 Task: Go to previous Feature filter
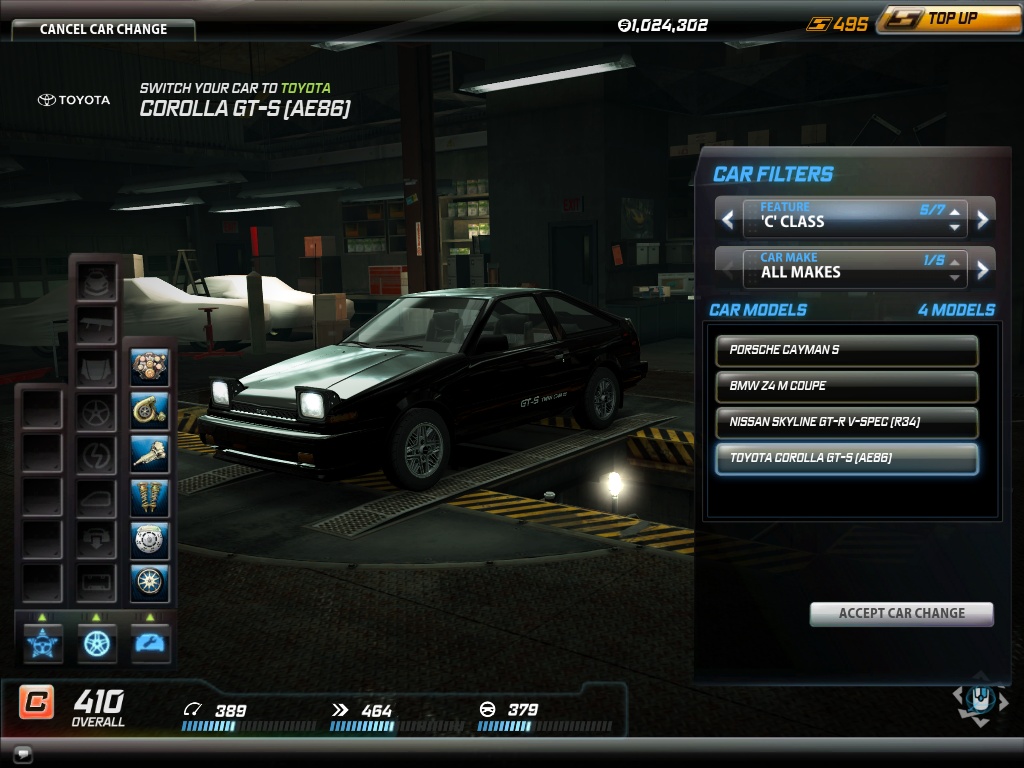pyautogui.click(x=728, y=219)
